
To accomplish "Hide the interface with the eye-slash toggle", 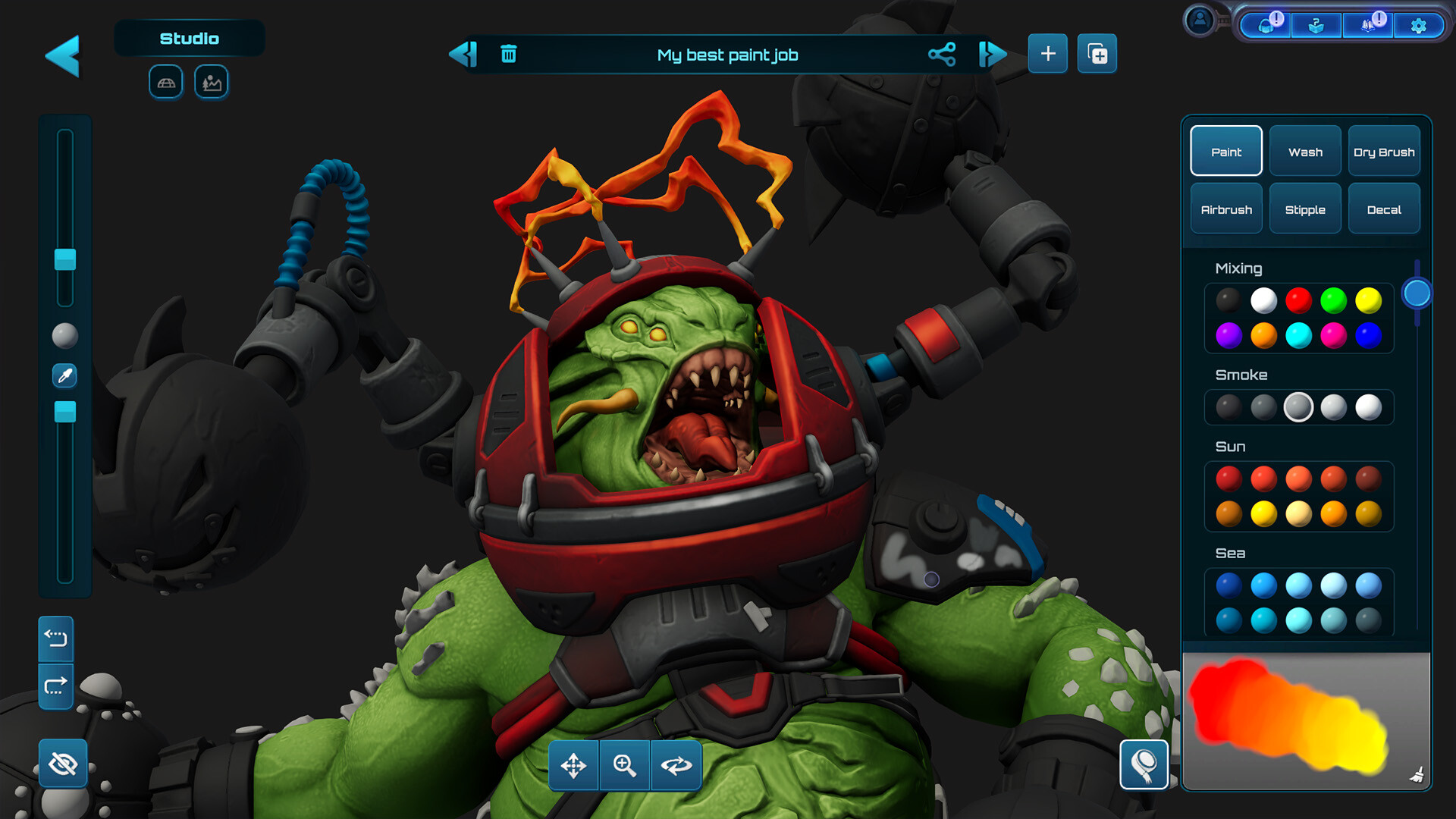I will click(62, 764).
